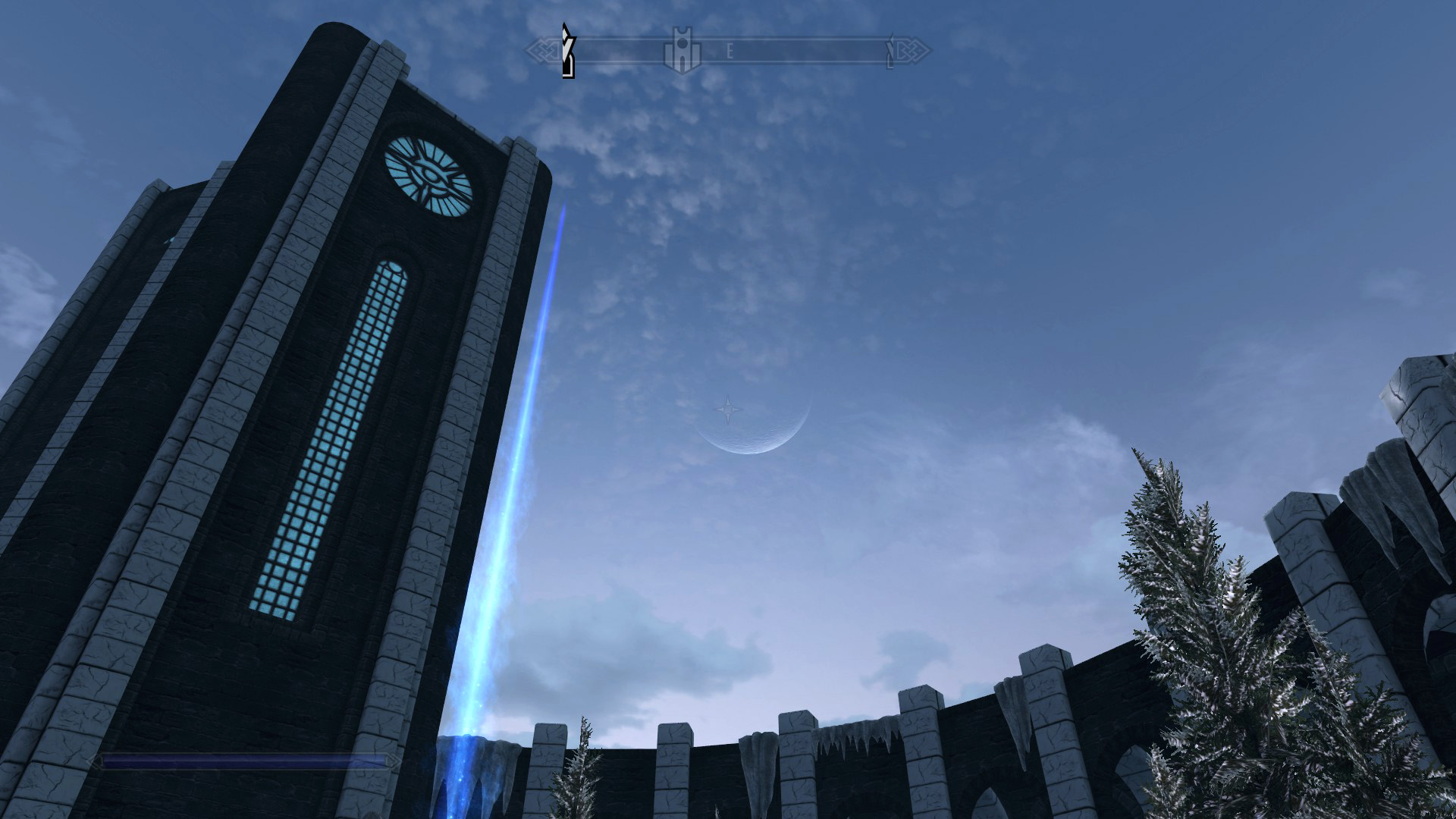Image resolution: width=1456 pixels, height=819 pixels.
Task: Click the bright white marker on the compass
Action: (x=567, y=52)
